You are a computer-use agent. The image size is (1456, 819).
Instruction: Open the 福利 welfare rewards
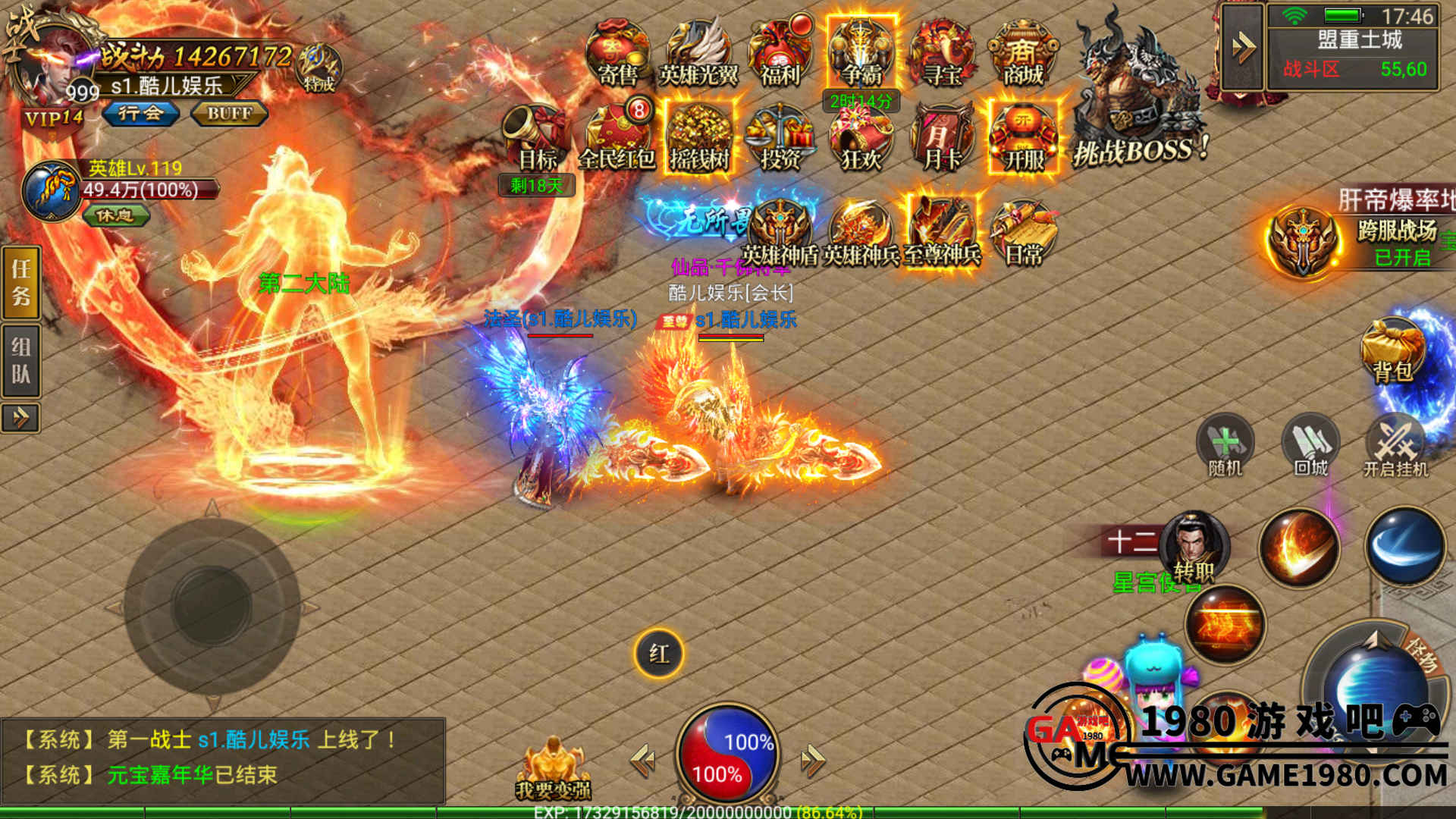tap(780, 53)
